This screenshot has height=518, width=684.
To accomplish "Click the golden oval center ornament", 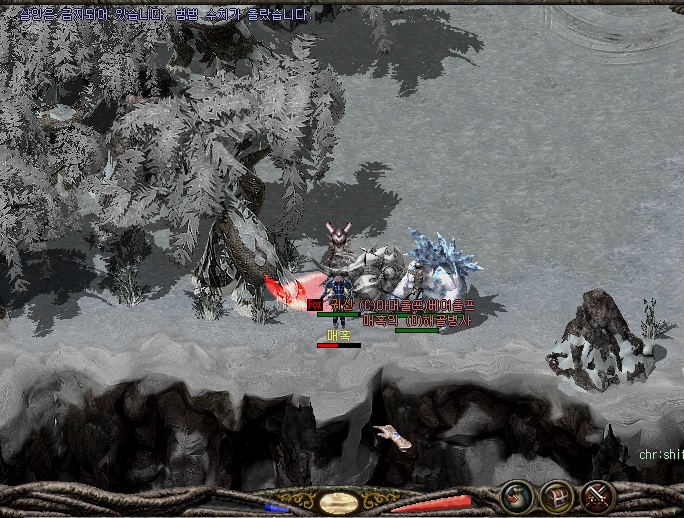I will [339, 501].
